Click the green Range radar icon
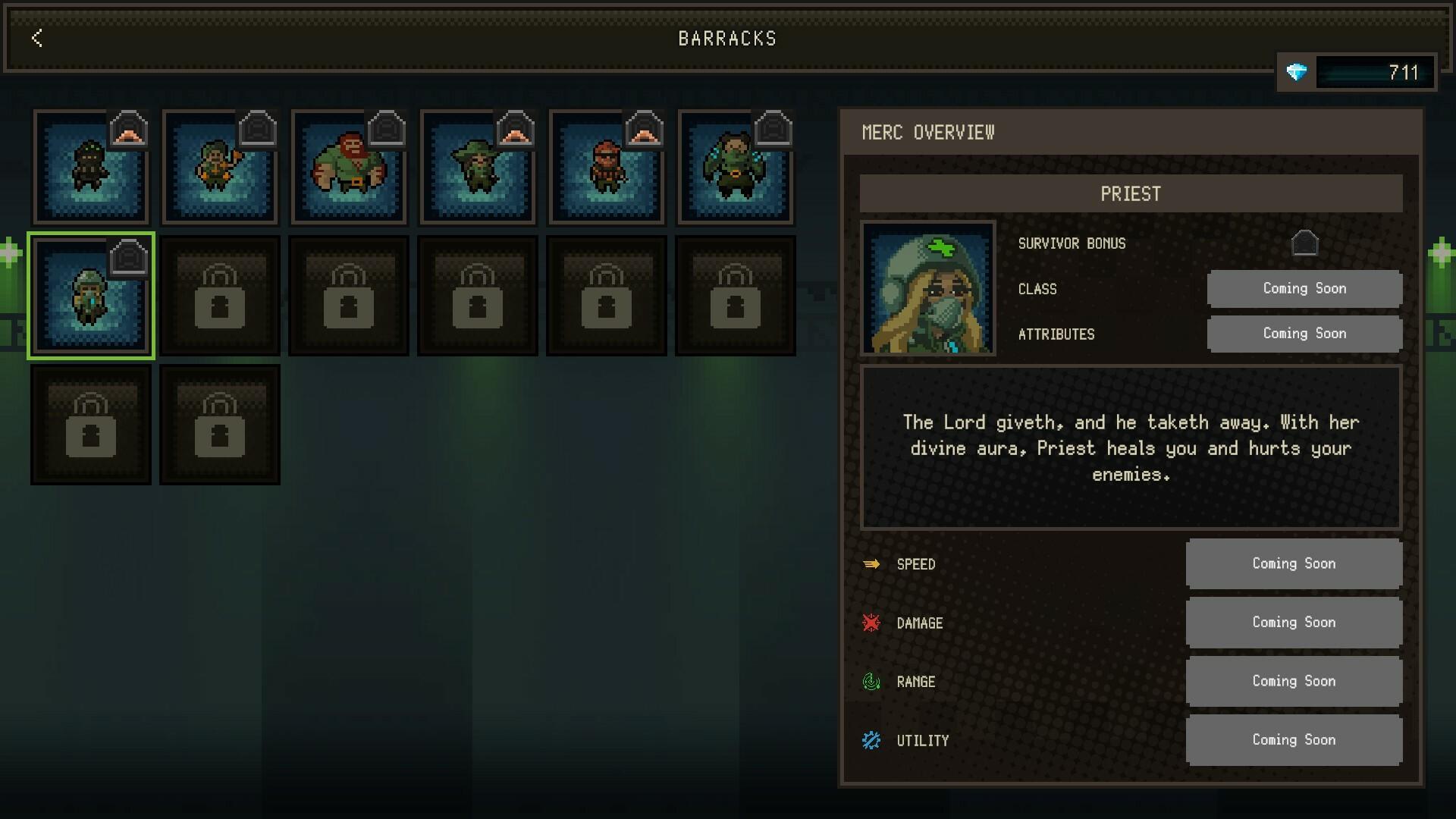This screenshot has width=1456, height=819. tap(872, 681)
